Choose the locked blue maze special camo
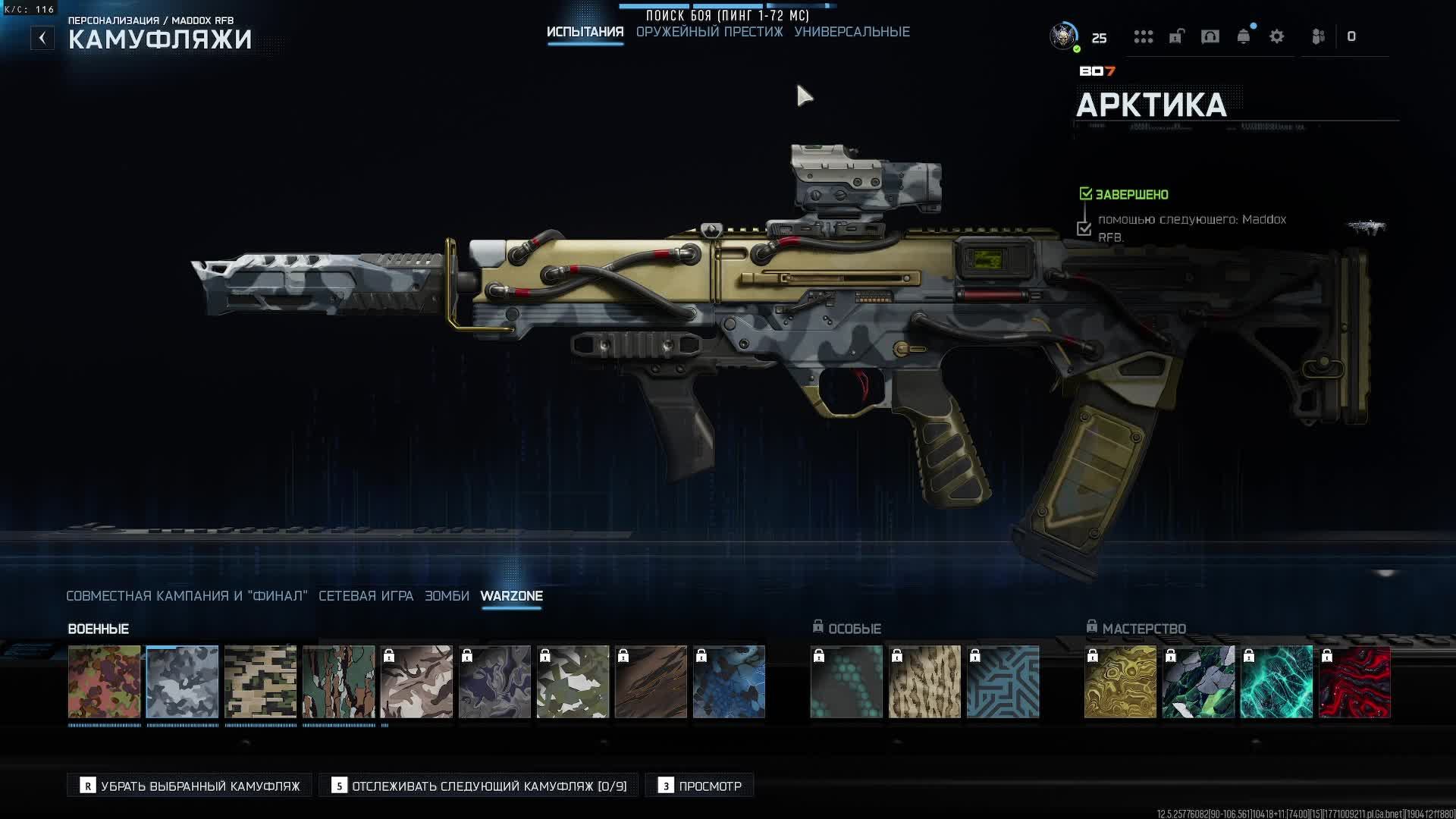 [1003, 682]
